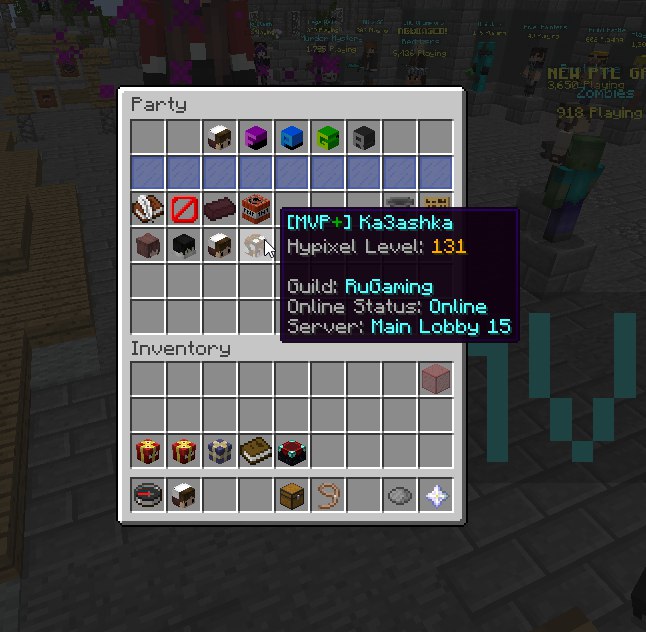Select the ender chest item

[292, 452]
